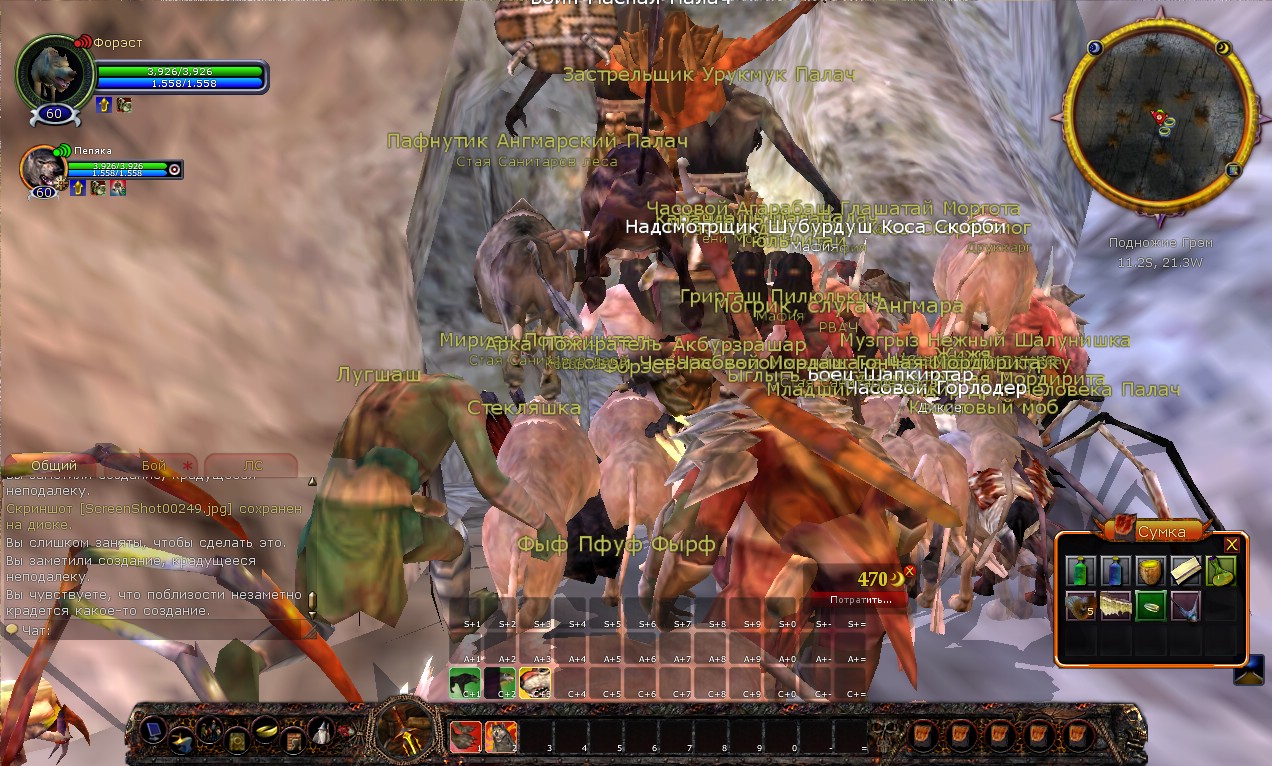Open the skull icon on the main toolbar

pyautogui.click(x=883, y=736)
